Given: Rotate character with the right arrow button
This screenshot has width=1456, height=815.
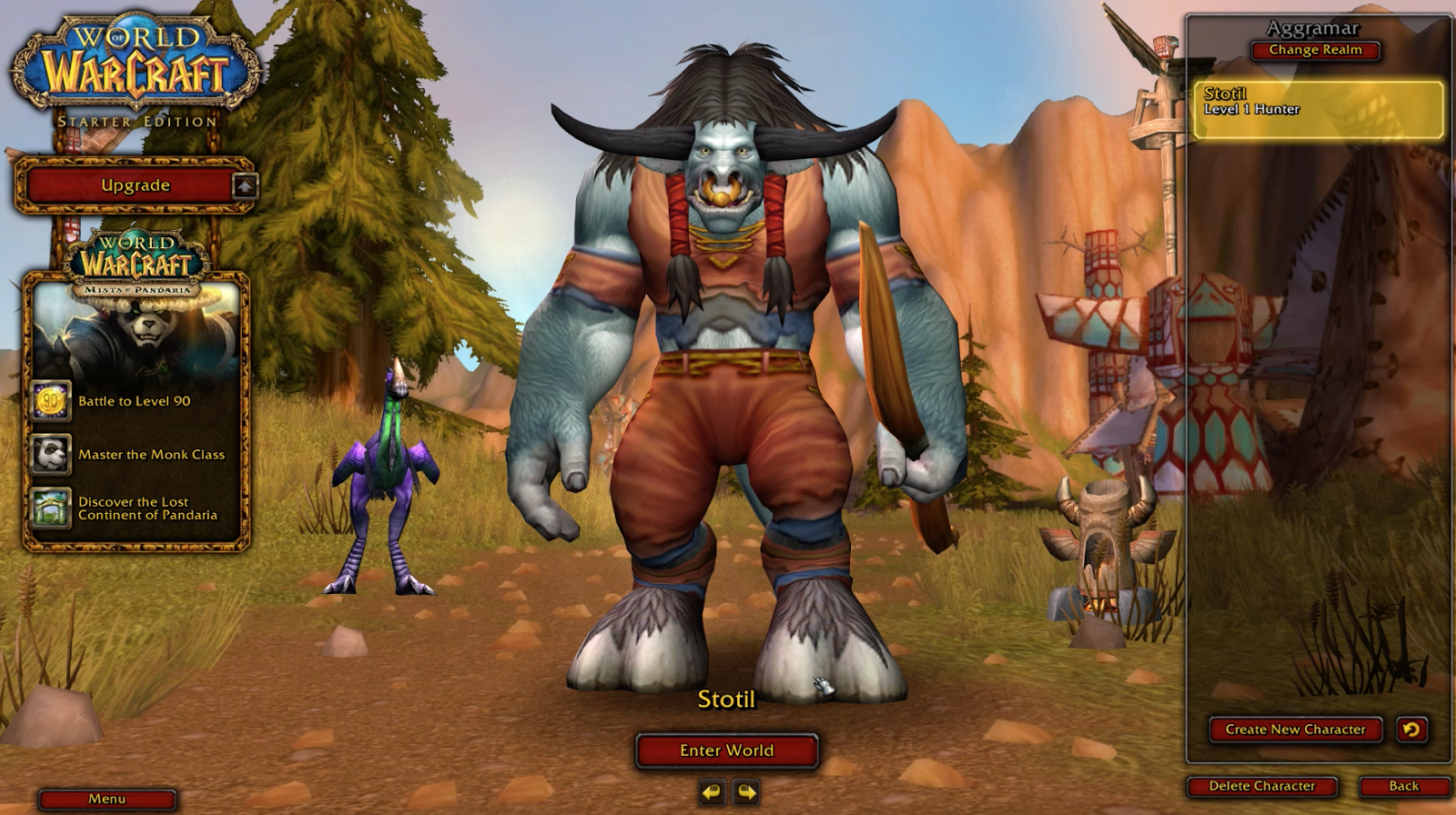Looking at the screenshot, I should [746, 792].
